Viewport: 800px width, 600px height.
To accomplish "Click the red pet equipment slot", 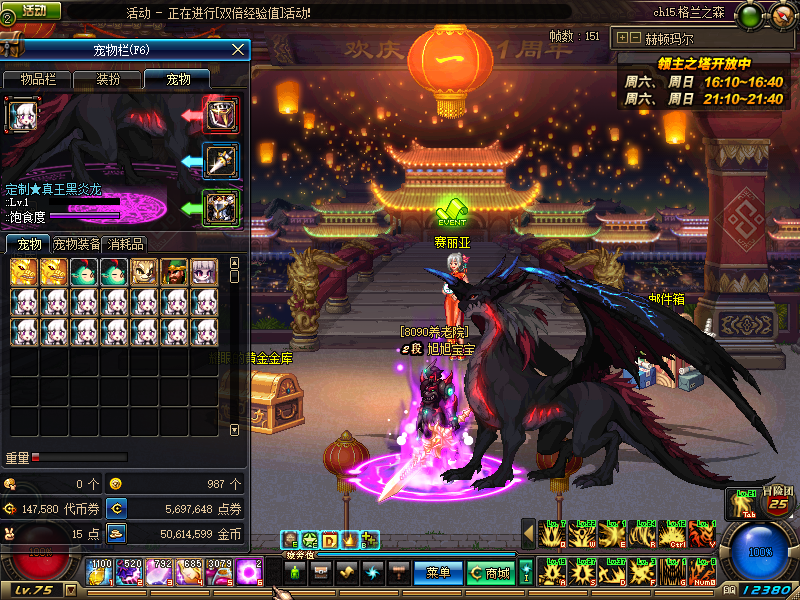I will [x=220, y=114].
